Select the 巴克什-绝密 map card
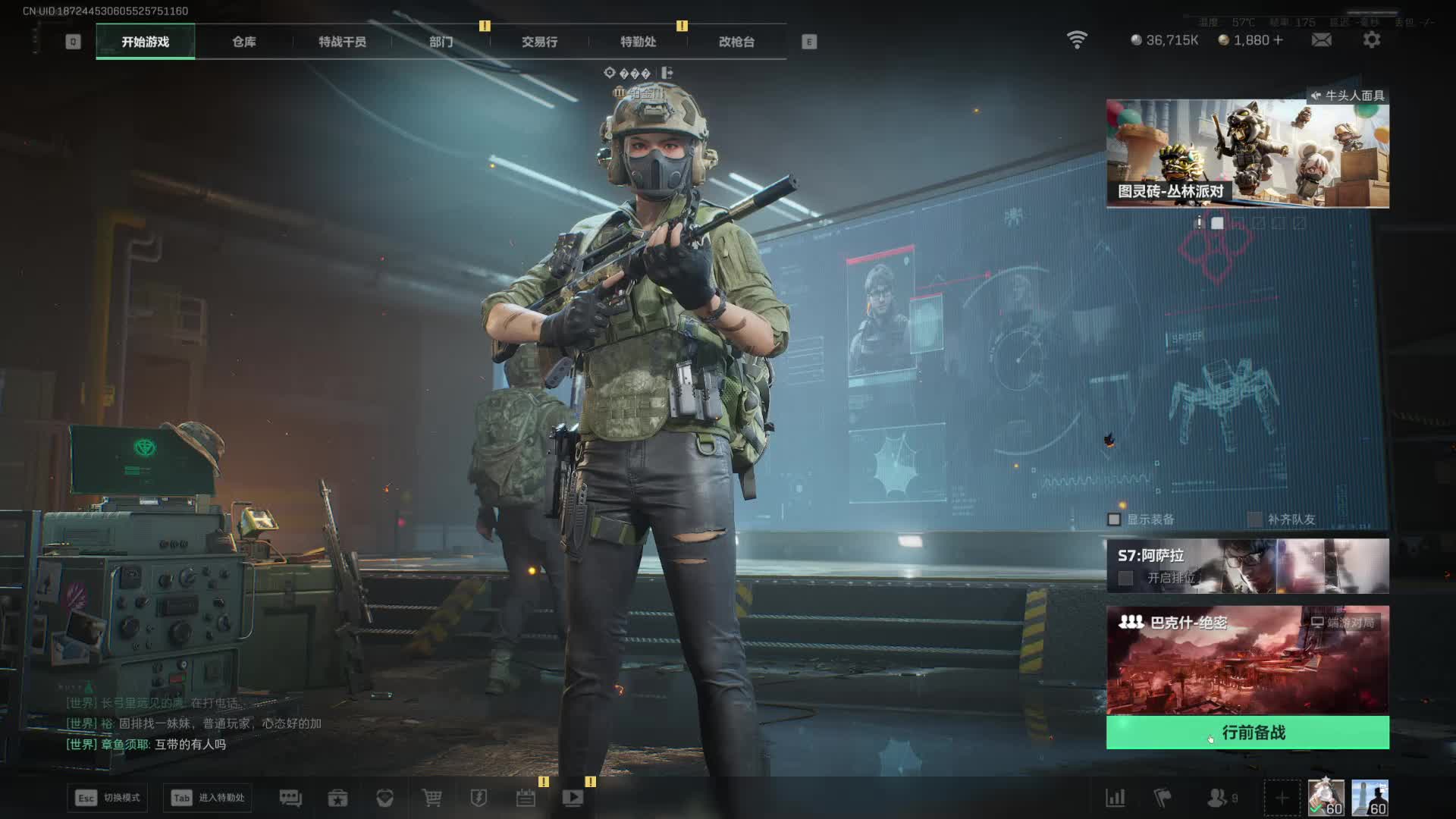The width and height of the screenshot is (1456, 819). [1247, 660]
